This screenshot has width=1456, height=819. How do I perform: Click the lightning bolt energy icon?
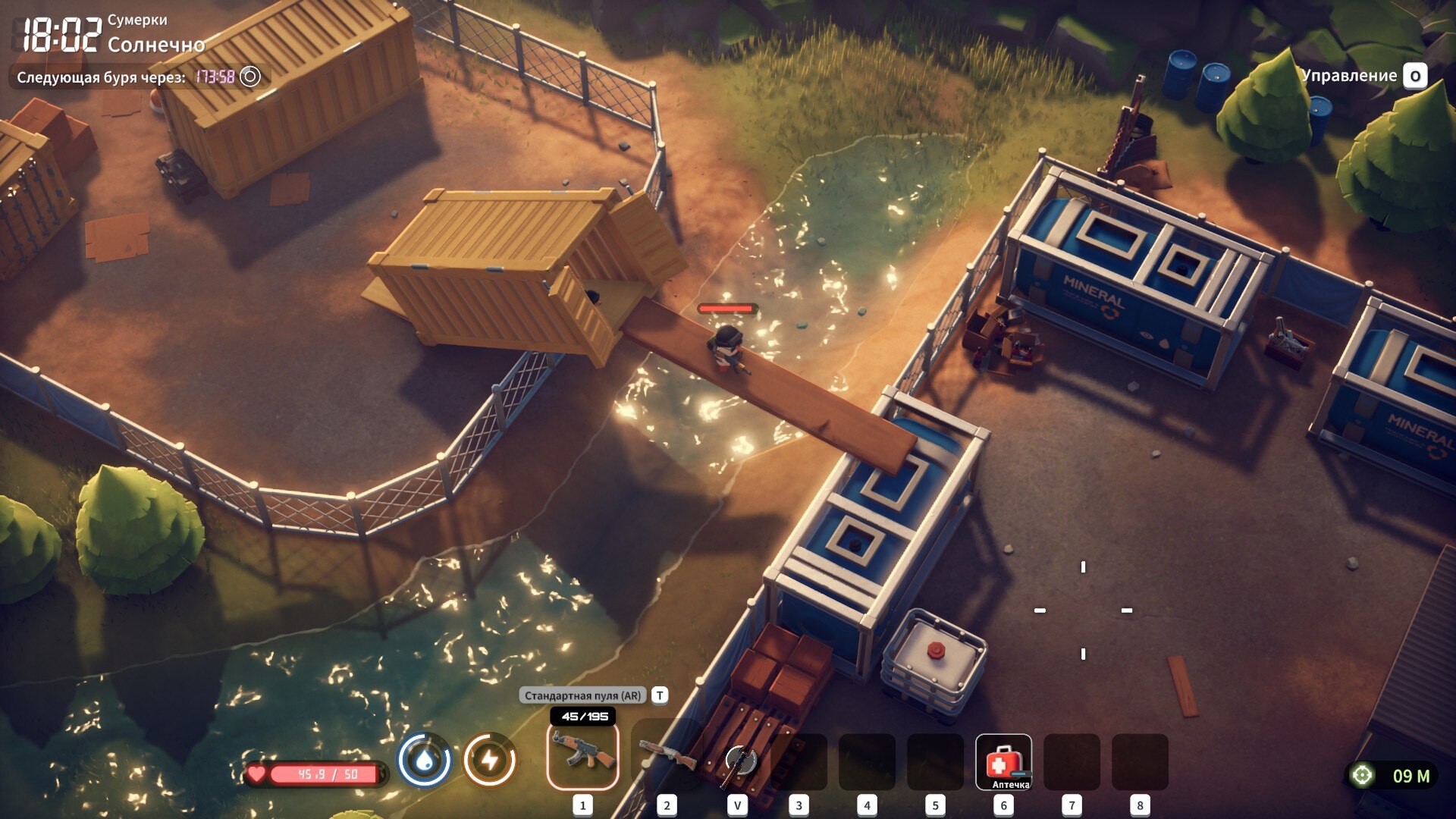coord(490,760)
